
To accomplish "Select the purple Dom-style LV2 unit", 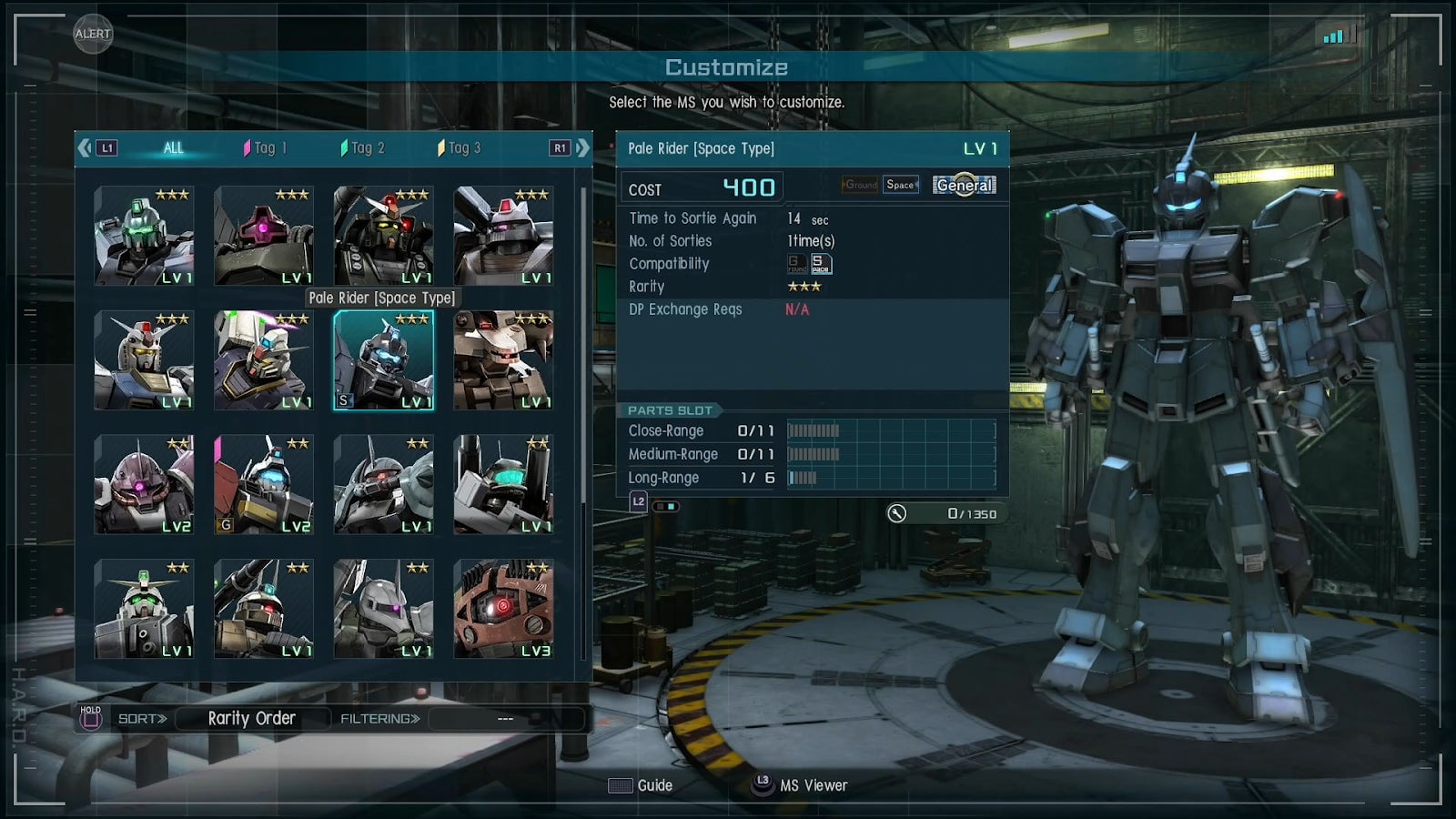I will [x=144, y=484].
